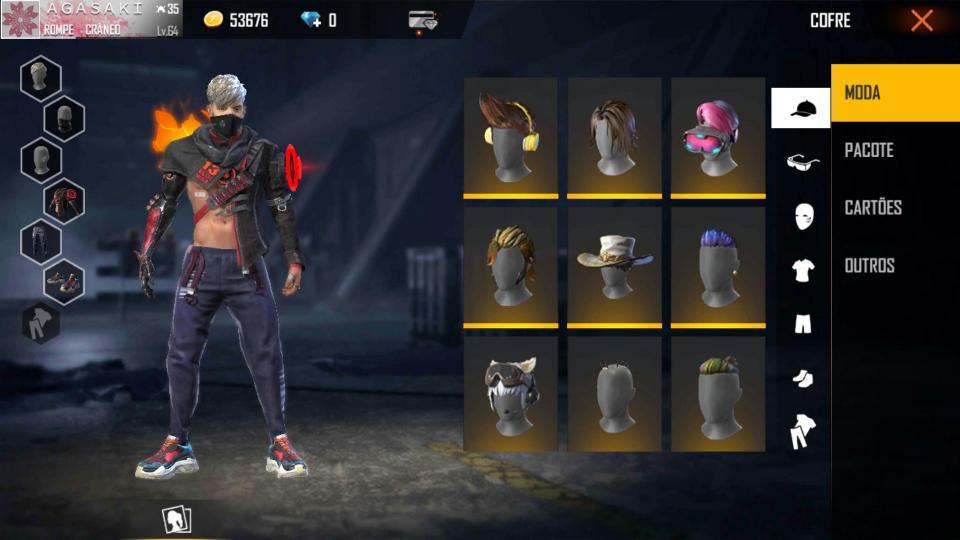960x540 pixels.
Task: Select the equipped black jacket slot
Action: (64, 200)
